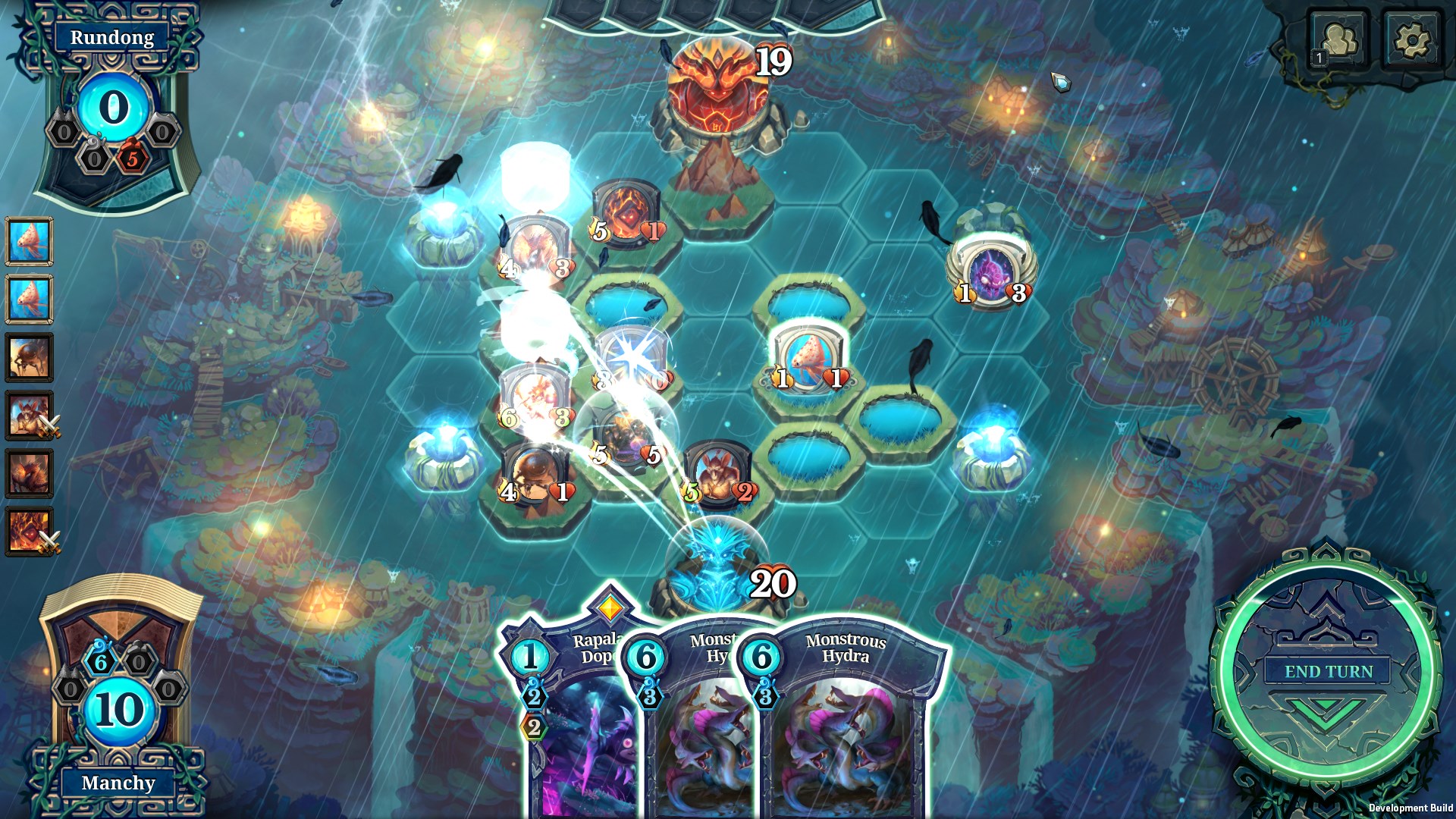
Task: Click the notification badge showing 1
Action: (x=1318, y=56)
